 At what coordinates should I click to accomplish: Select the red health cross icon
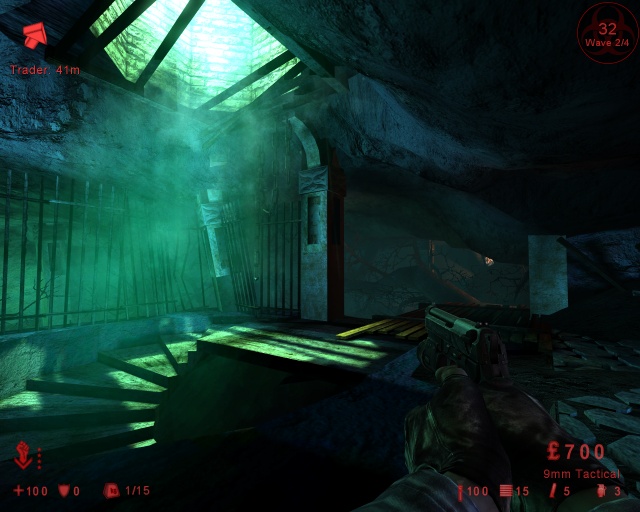[18, 491]
